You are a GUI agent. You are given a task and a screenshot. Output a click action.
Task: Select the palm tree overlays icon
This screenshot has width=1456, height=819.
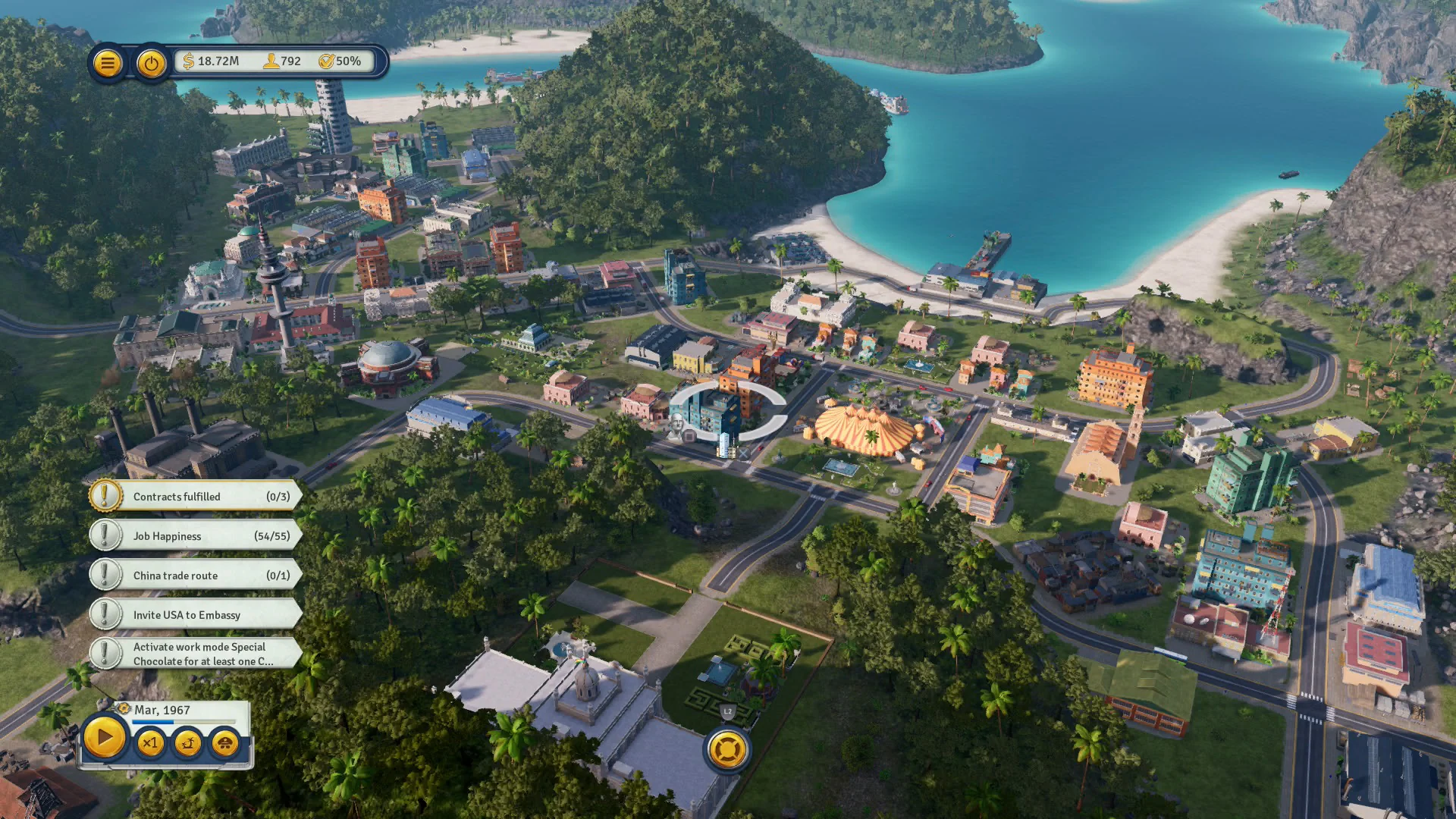coord(187,745)
